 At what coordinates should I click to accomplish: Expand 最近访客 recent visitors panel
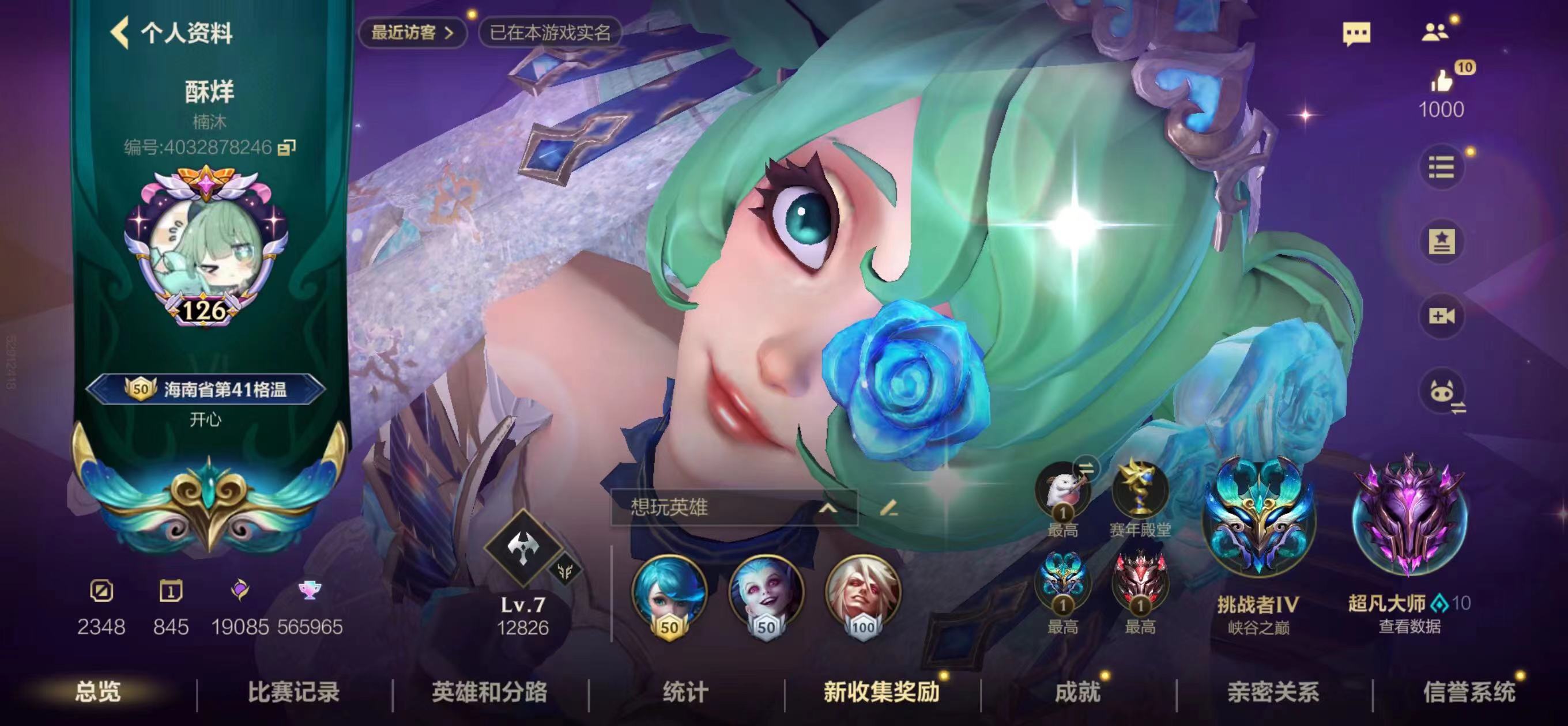coord(414,33)
